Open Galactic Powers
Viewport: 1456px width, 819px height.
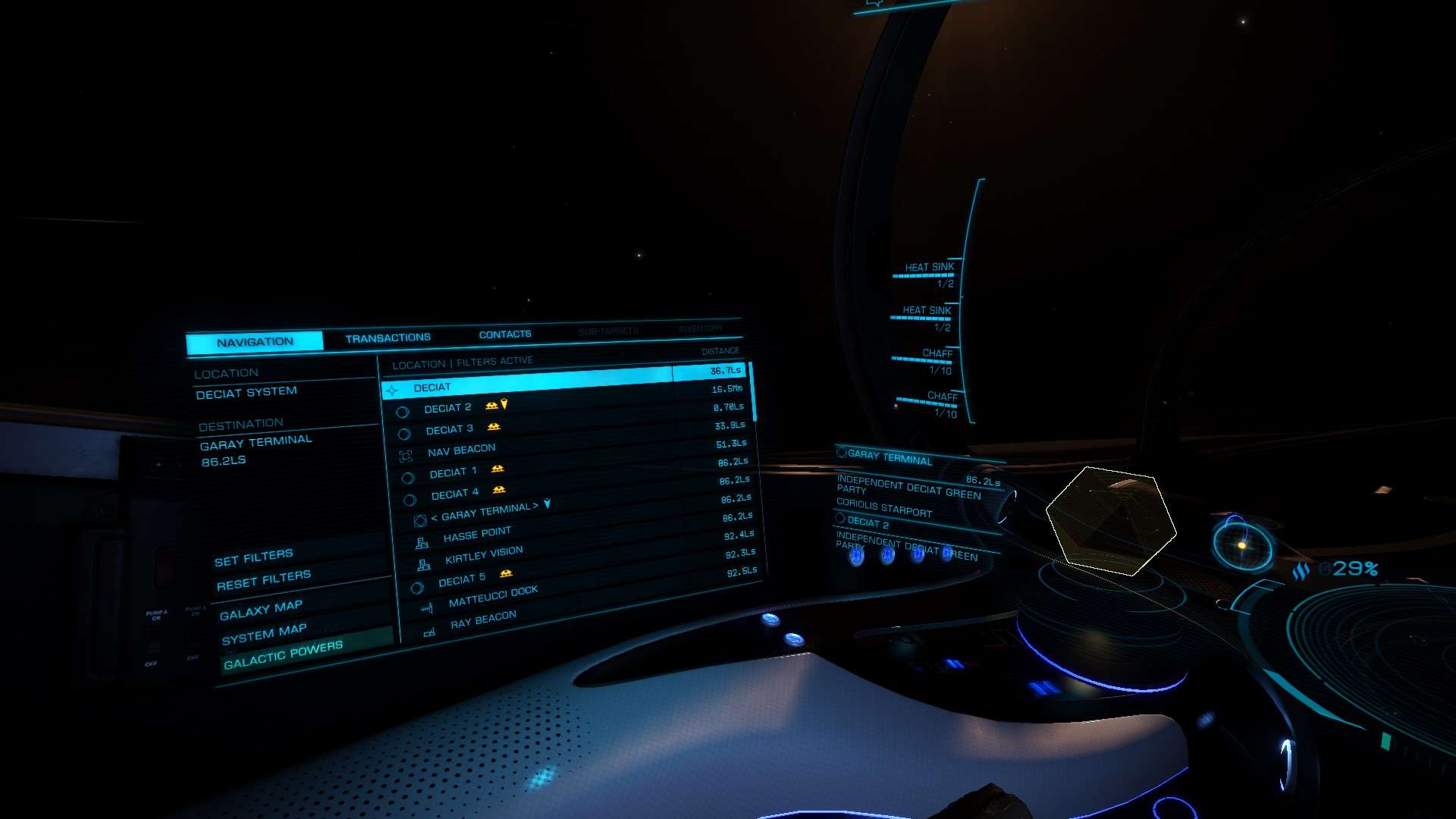(283, 655)
